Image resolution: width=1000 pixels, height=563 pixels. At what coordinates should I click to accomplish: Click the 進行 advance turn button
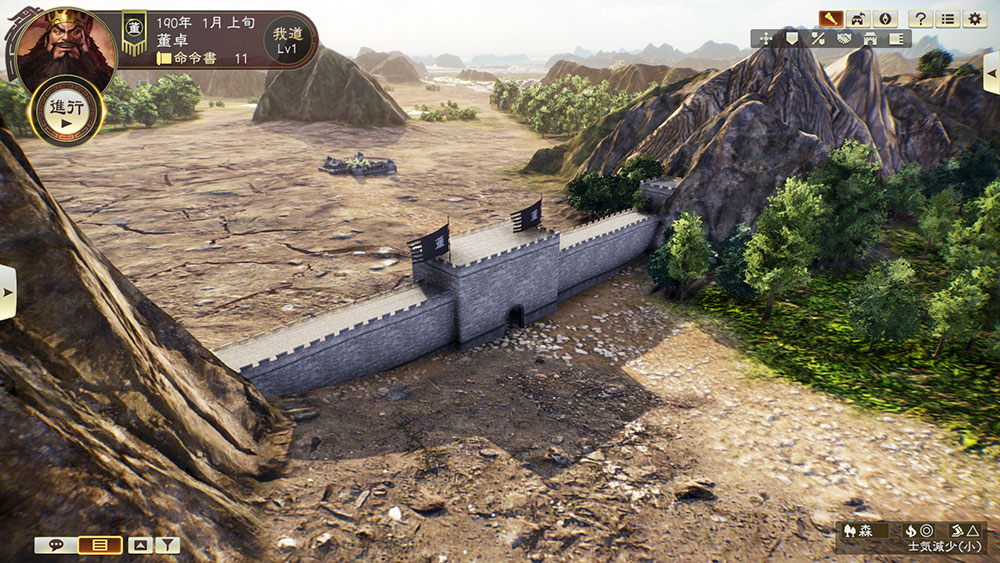(67, 111)
